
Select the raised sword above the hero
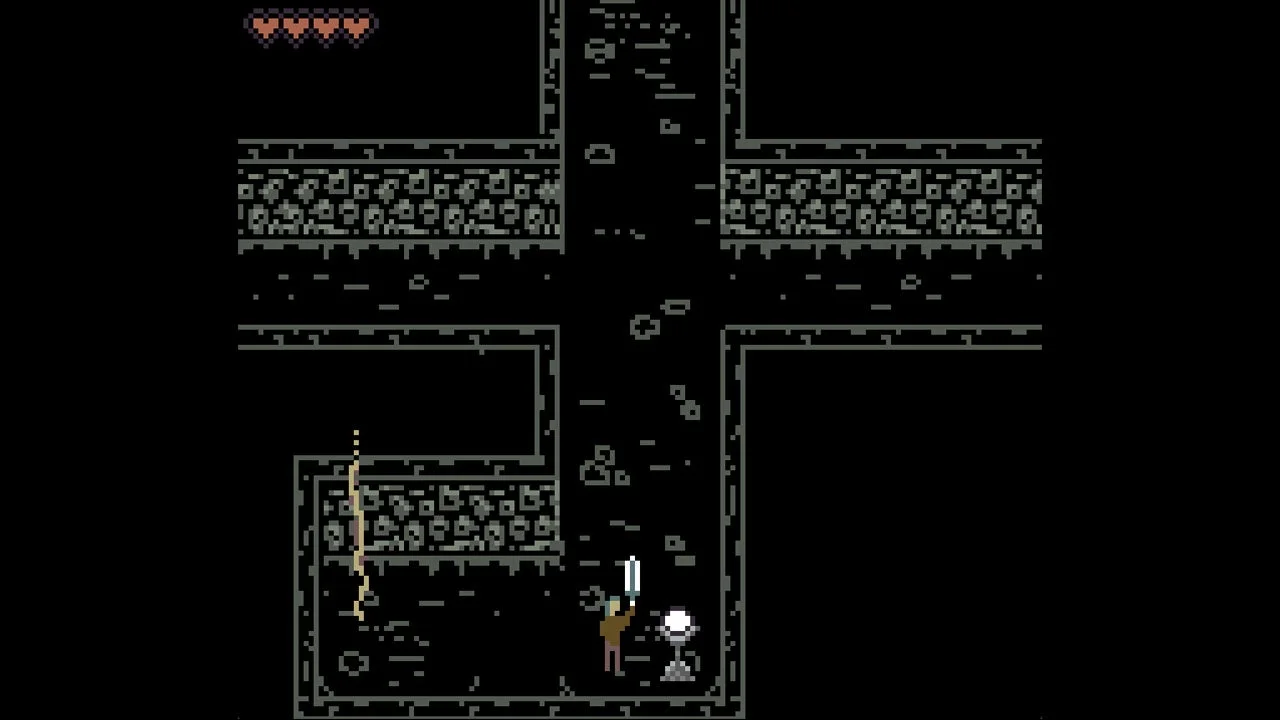pos(631,572)
